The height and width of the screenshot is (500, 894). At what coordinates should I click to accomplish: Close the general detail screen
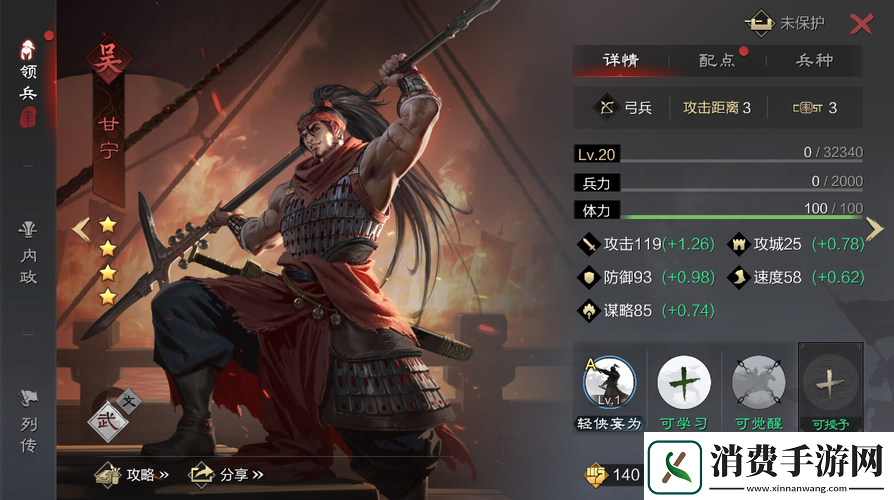(x=860, y=25)
